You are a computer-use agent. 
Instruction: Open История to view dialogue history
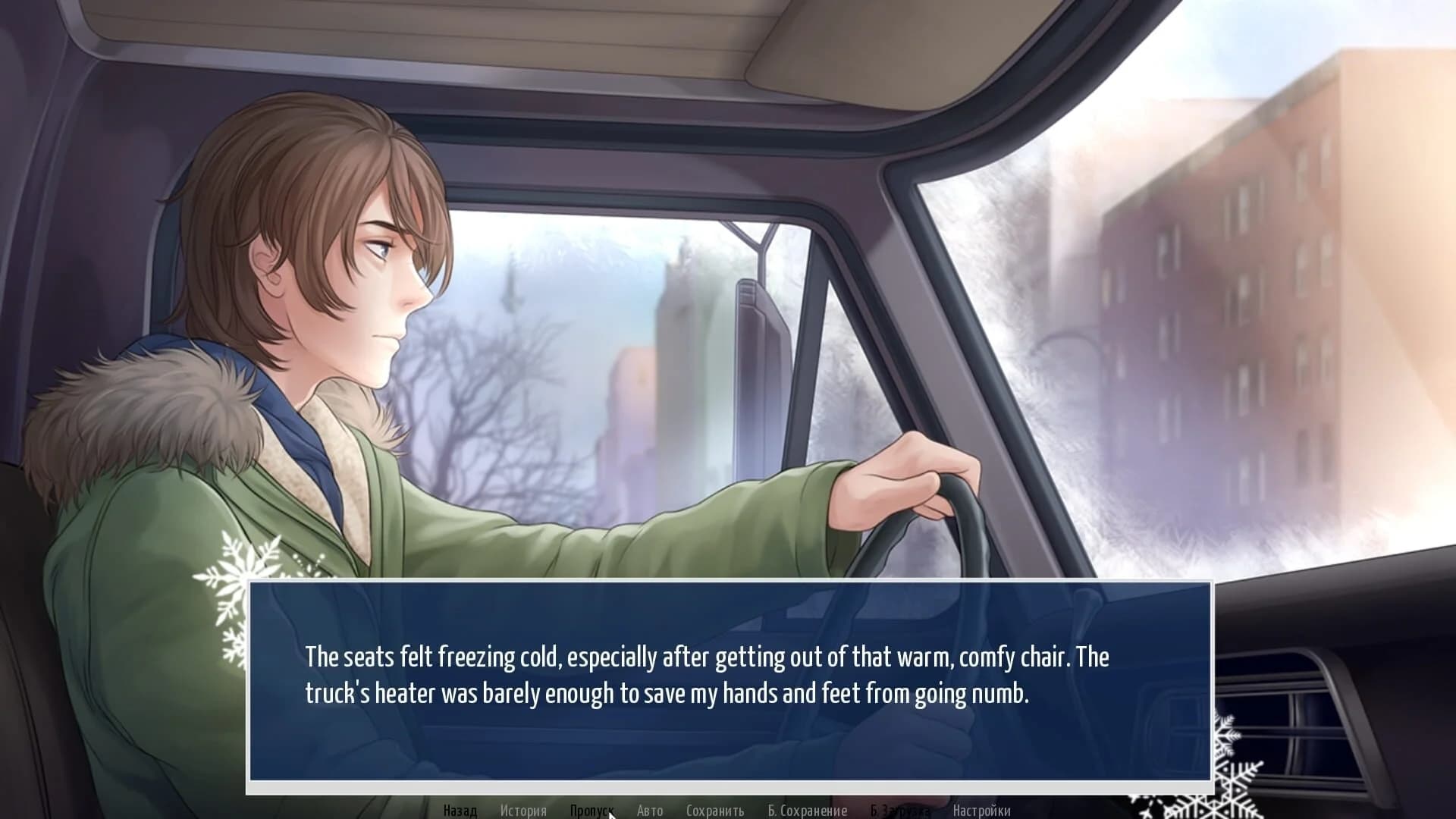pyautogui.click(x=526, y=811)
